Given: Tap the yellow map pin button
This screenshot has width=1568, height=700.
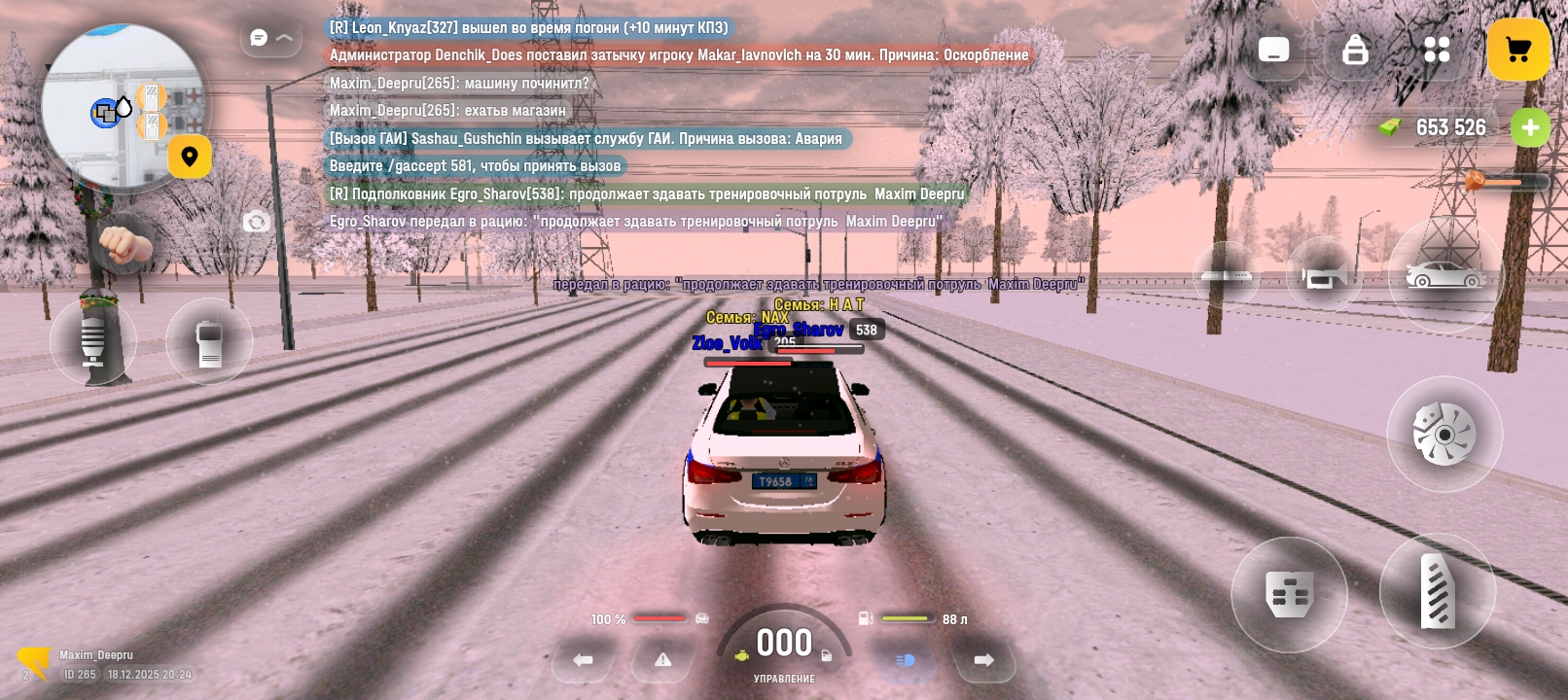Looking at the screenshot, I should [190, 157].
